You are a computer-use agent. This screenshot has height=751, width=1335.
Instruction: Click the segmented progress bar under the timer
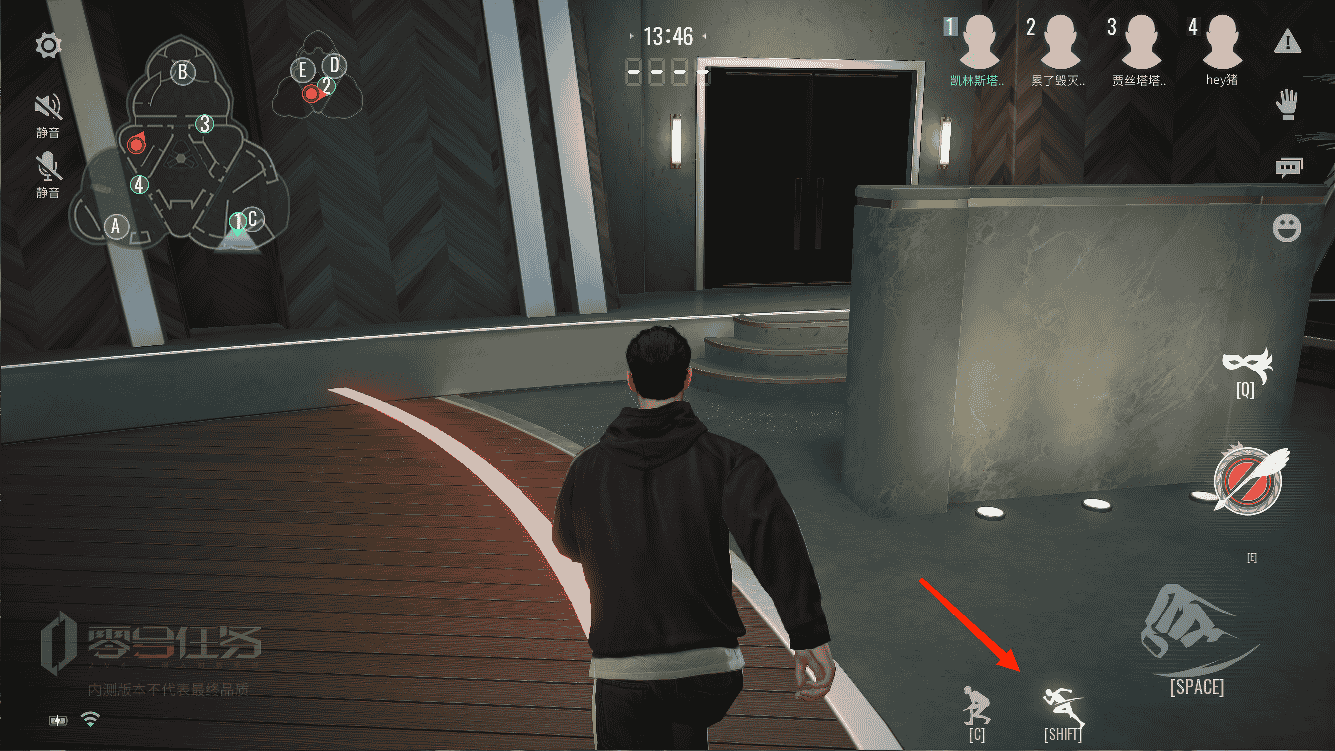657,71
